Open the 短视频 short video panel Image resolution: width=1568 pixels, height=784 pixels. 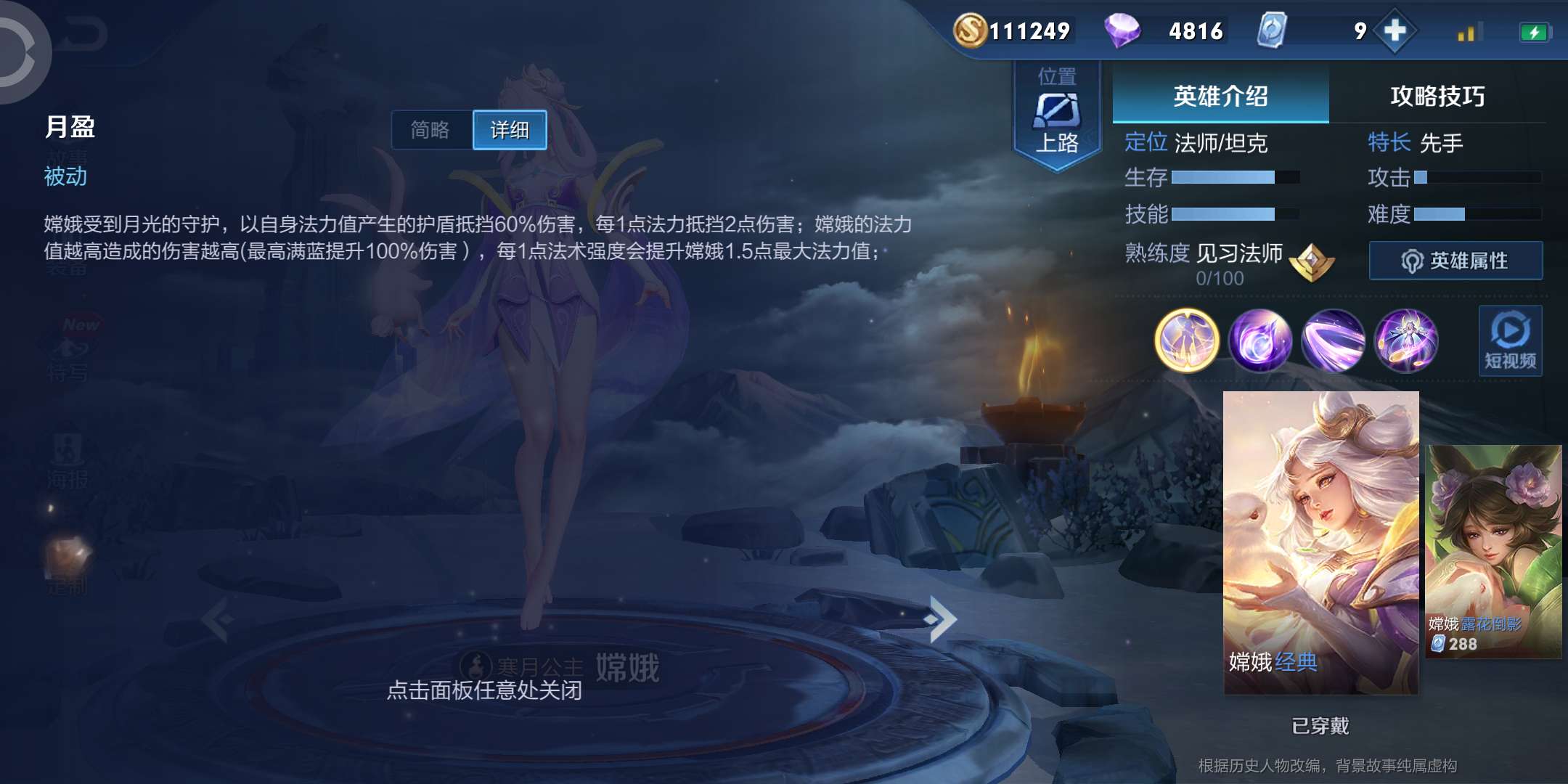(1511, 341)
